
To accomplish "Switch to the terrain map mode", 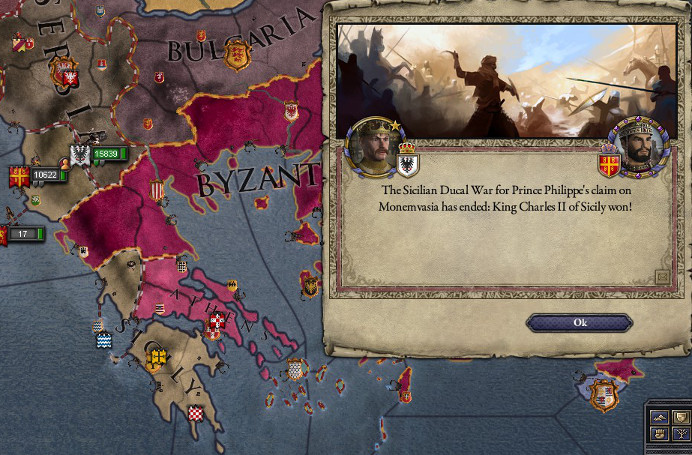I will [659, 417].
